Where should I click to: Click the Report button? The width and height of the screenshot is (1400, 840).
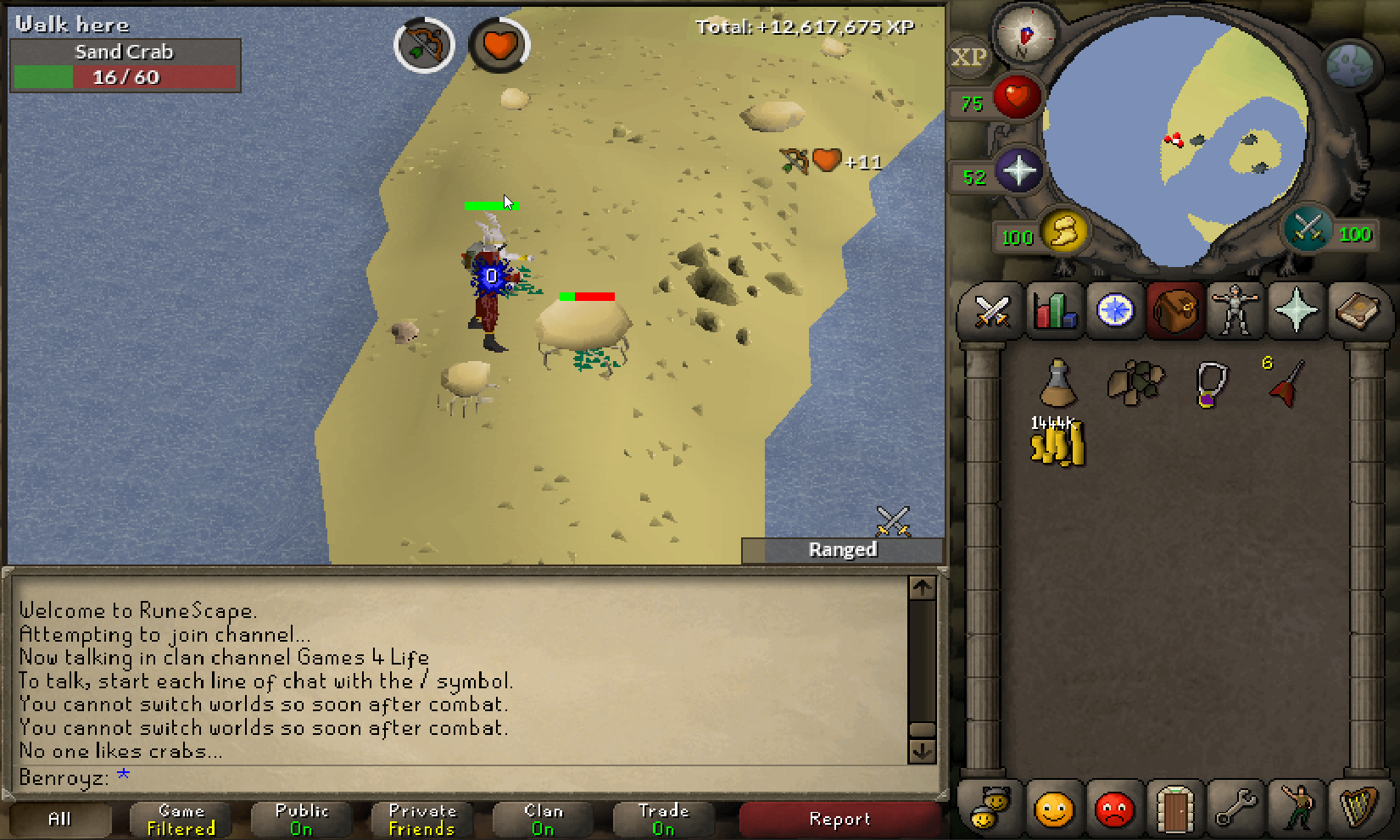pyautogui.click(x=839, y=819)
